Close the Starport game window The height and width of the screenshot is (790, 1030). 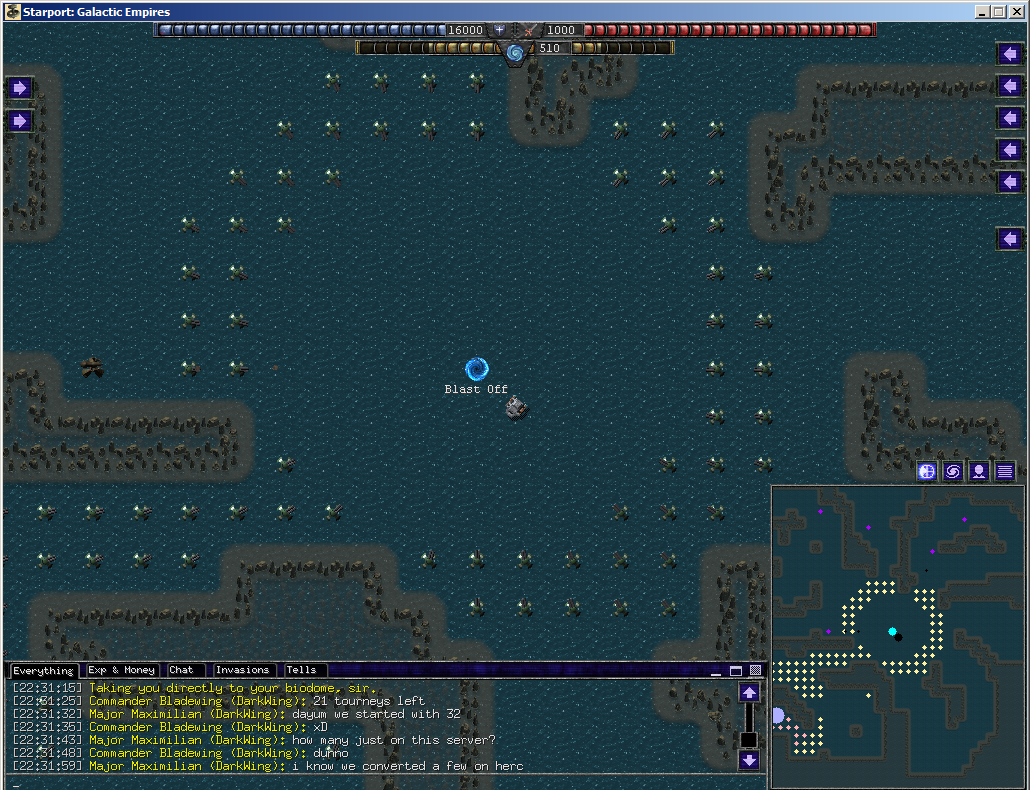1016,12
